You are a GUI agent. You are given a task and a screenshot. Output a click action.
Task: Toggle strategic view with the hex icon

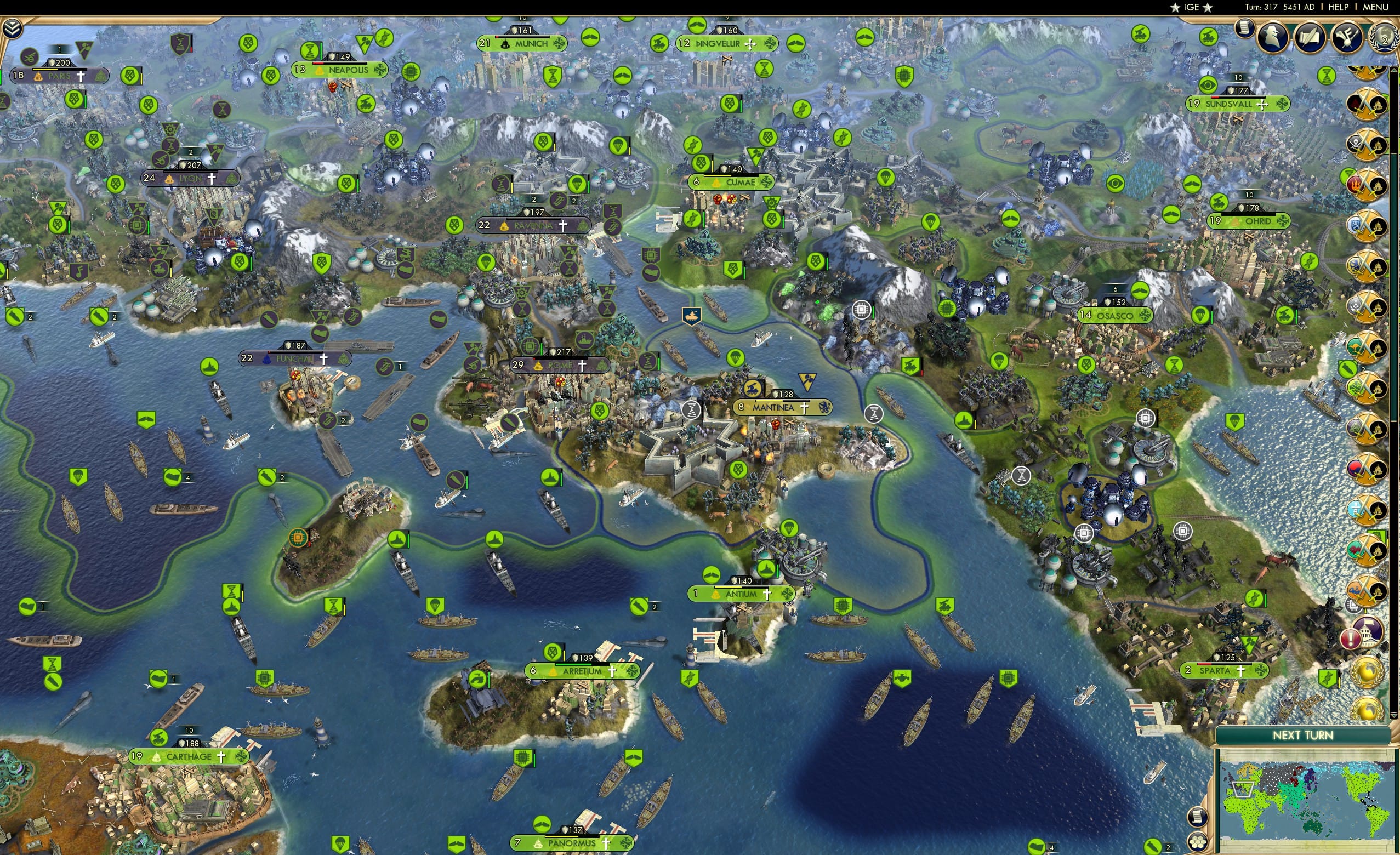(1198, 842)
